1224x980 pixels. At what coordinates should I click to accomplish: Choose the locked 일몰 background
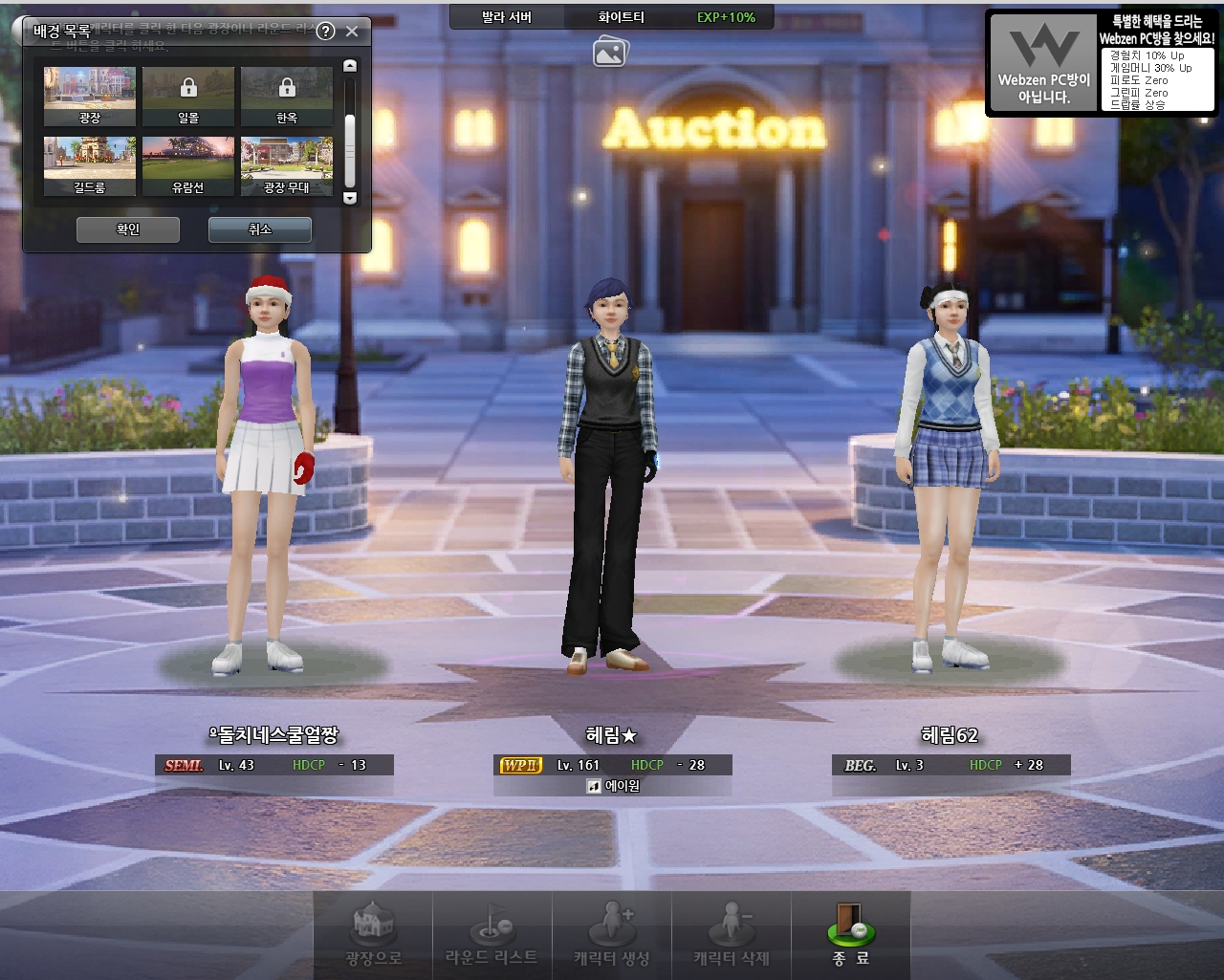188,96
